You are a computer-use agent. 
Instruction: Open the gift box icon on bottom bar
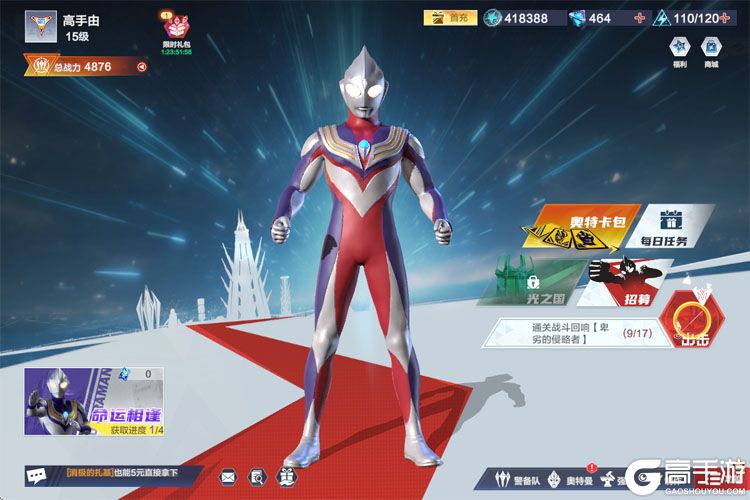click(x=287, y=476)
